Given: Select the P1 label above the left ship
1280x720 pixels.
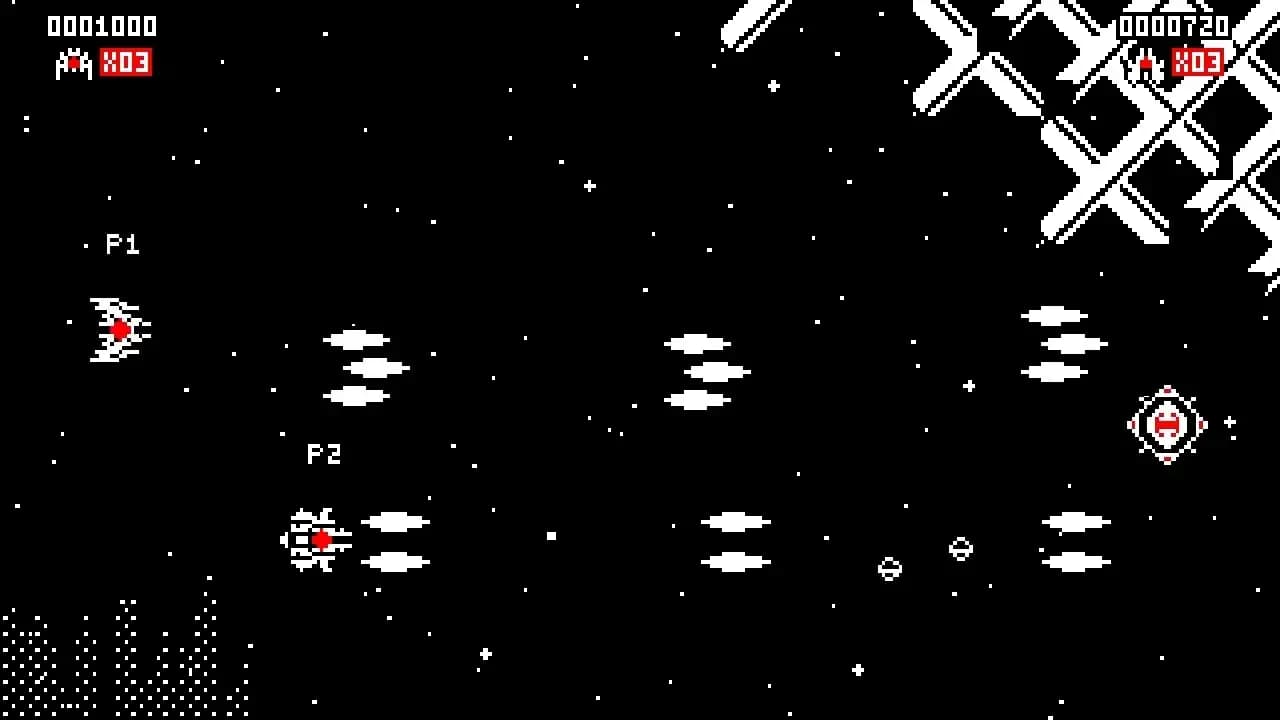Looking at the screenshot, I should point(124,244).
